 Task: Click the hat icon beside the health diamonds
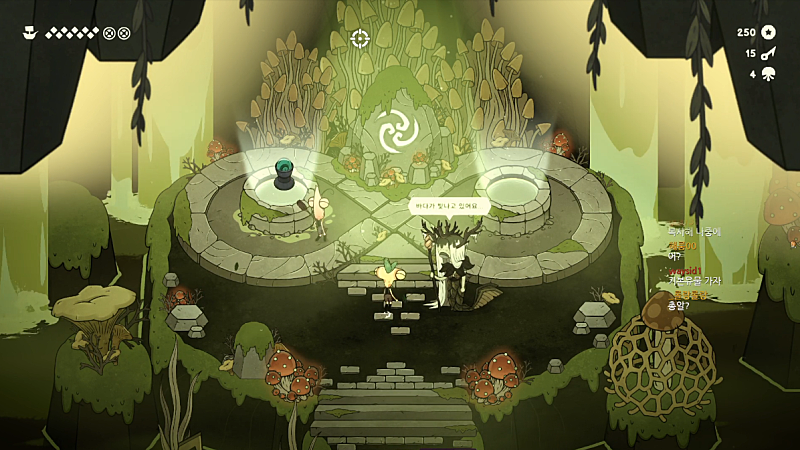(x=29, y=32)
